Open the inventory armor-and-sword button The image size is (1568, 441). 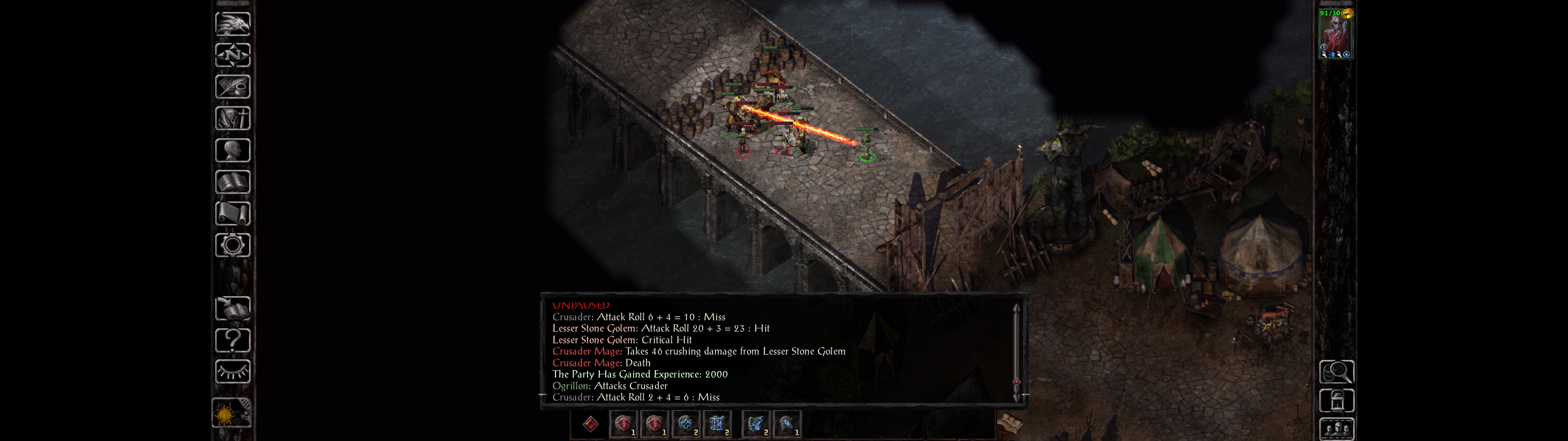pos(232,118)
